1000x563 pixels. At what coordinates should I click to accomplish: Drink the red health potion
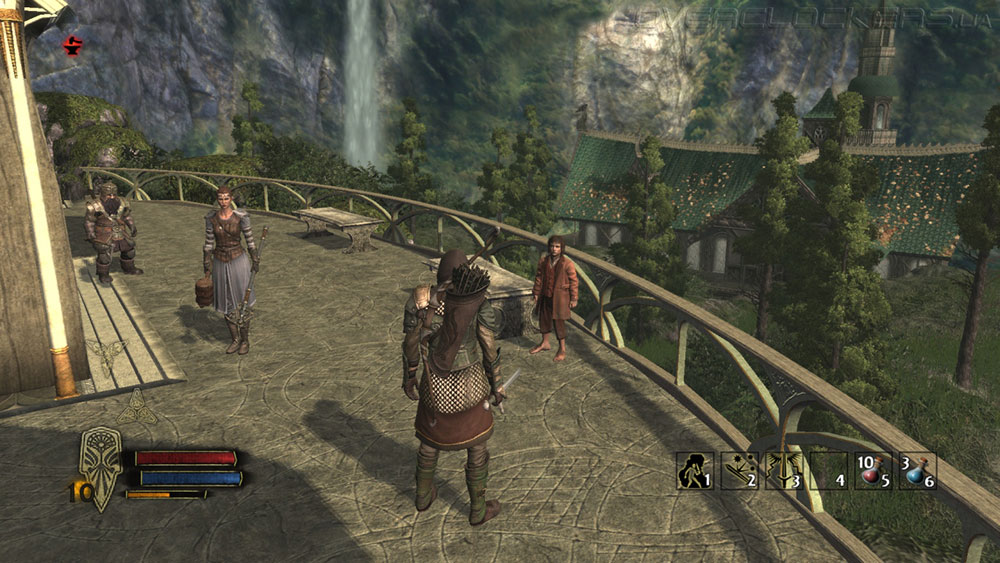(872, 470)
